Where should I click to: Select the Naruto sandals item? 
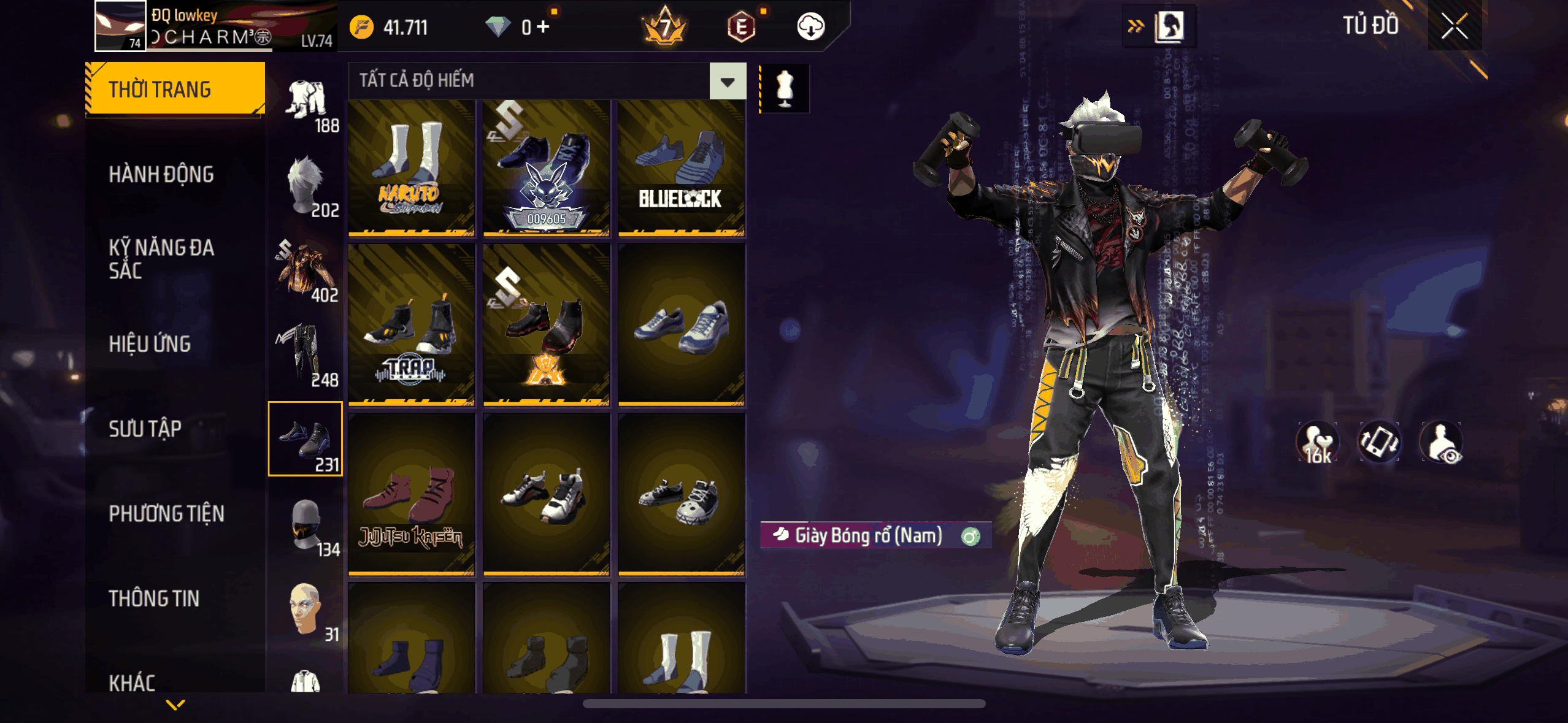(411, 169)
